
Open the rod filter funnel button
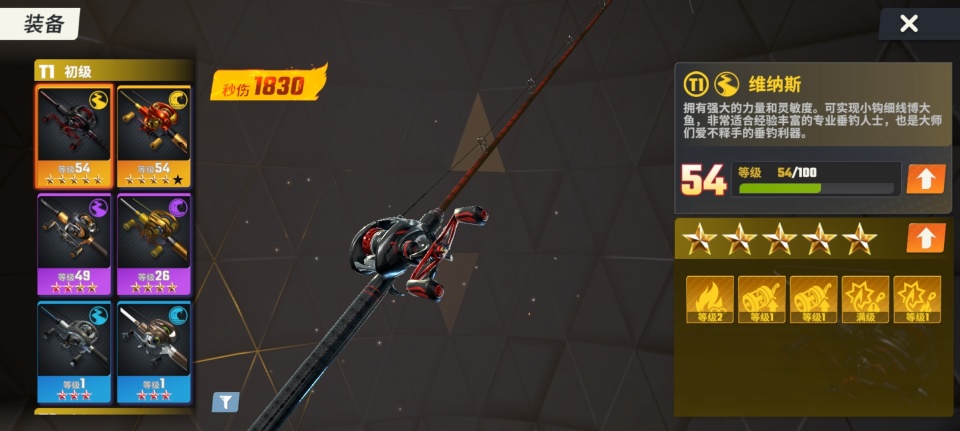(x=225, y=402)
